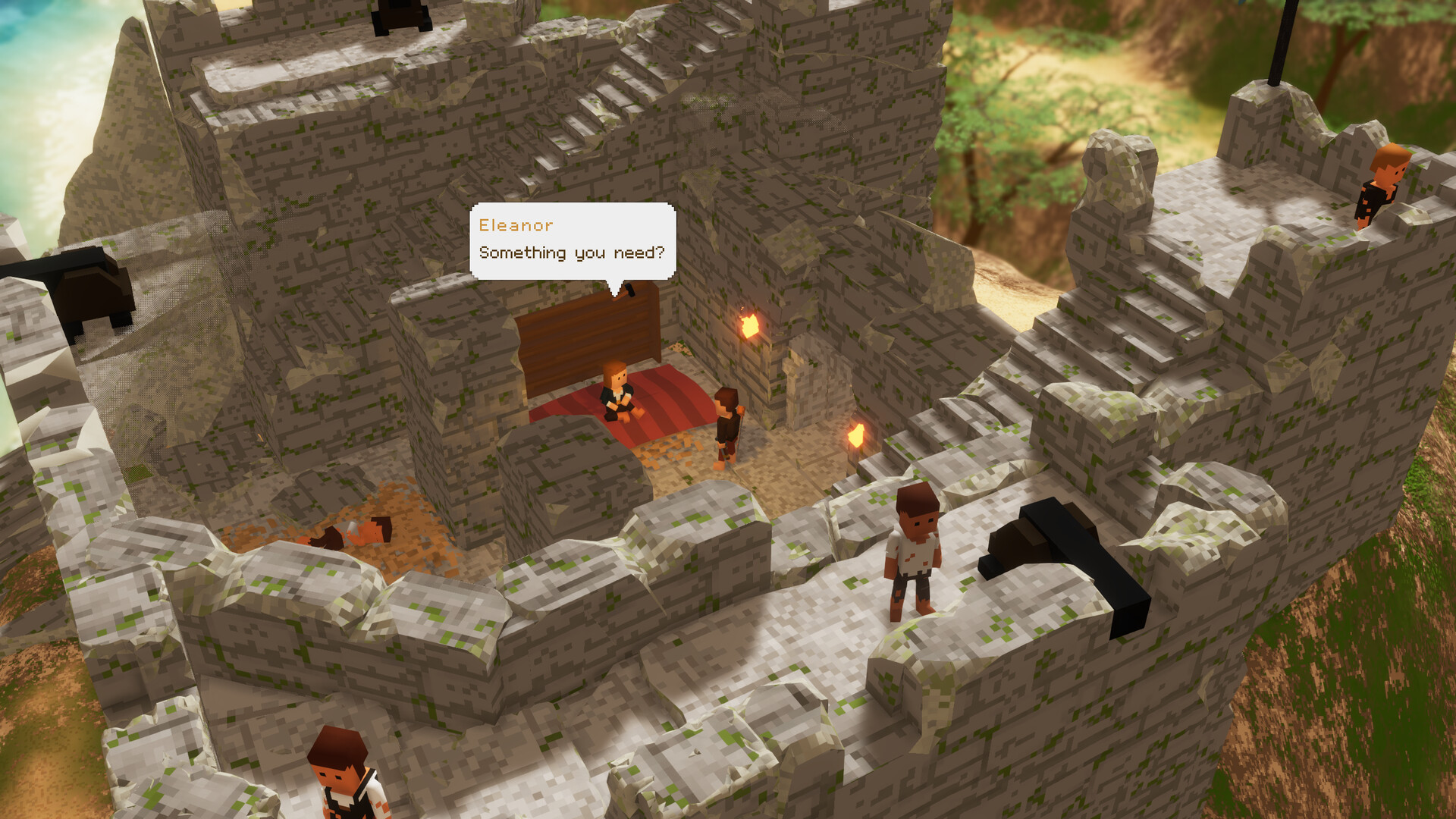Screen dimensions: 1456x819
Task: Click the Eleanor name label
Action: click(x=515, y=224)
